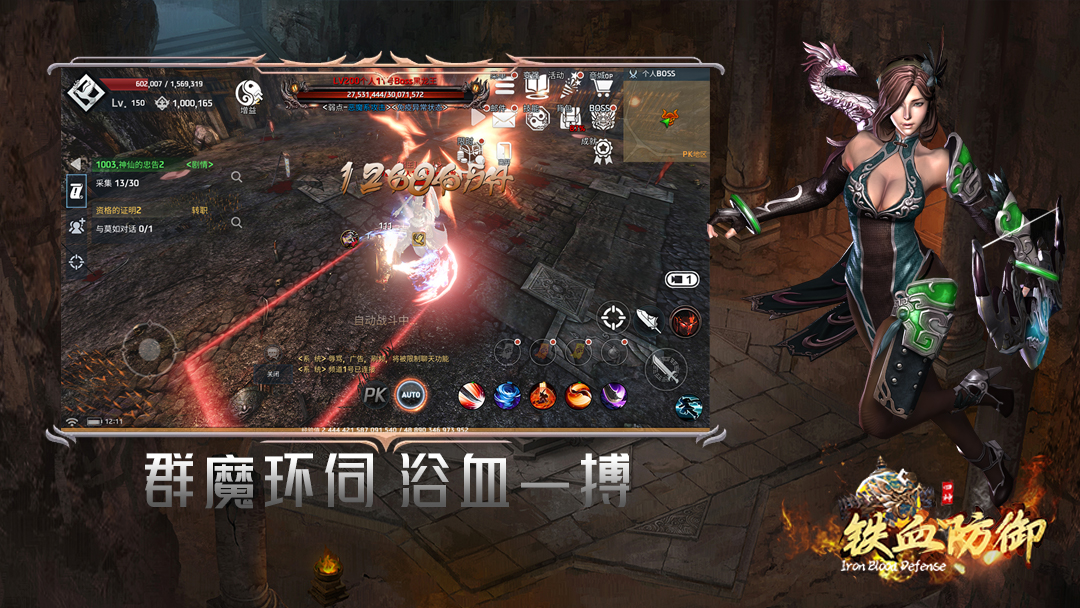Screen dimensions: 1080x608
Task: Open the 活动 events party-popper icon
Action: tap(568, 87)
